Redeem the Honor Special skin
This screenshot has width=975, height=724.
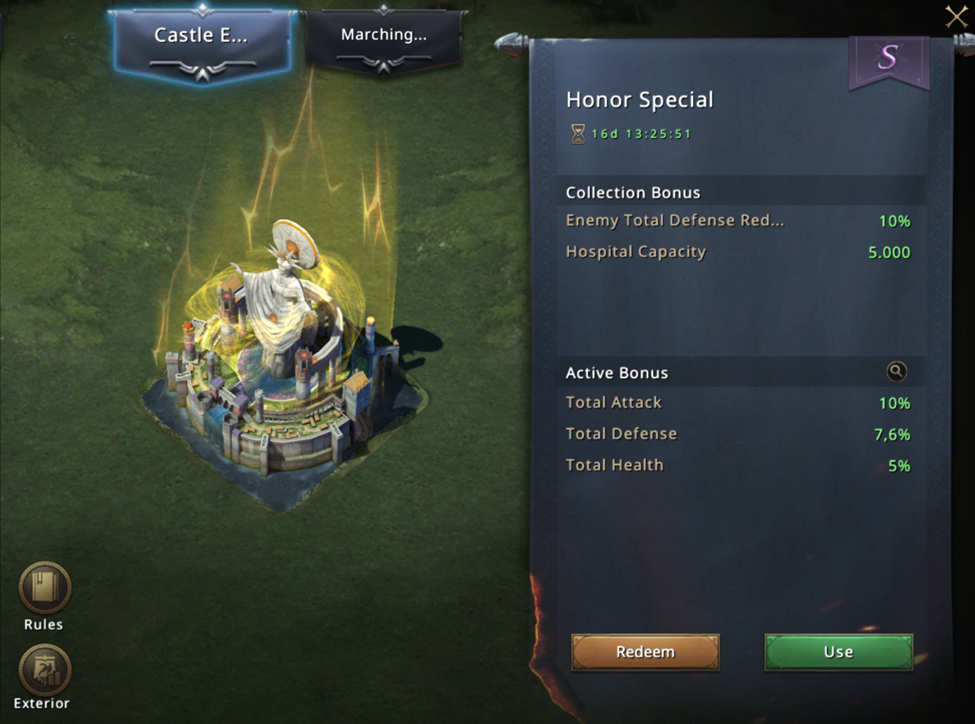coord(645,652)
